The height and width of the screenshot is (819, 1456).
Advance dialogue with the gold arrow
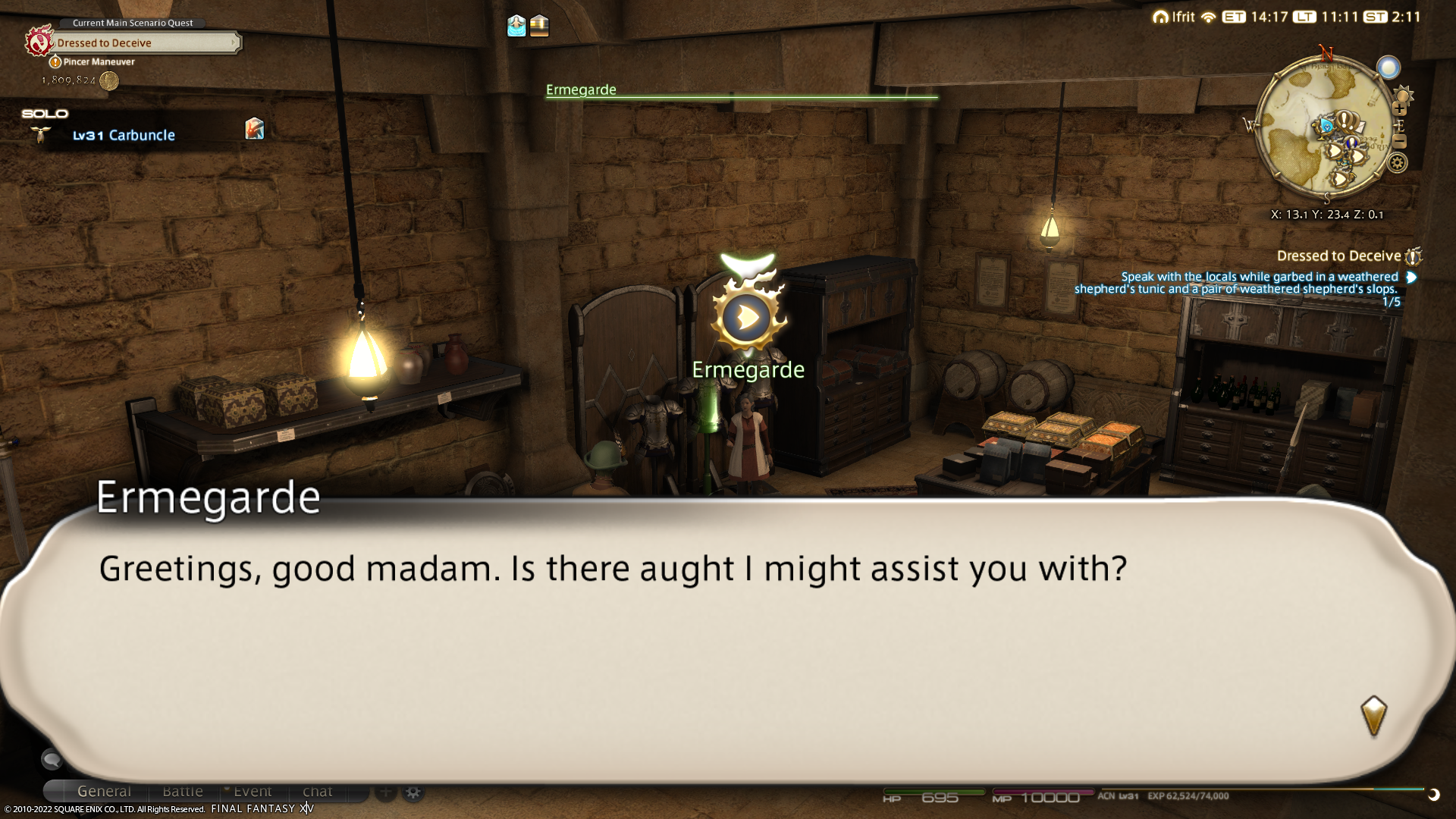point(1373,716)
